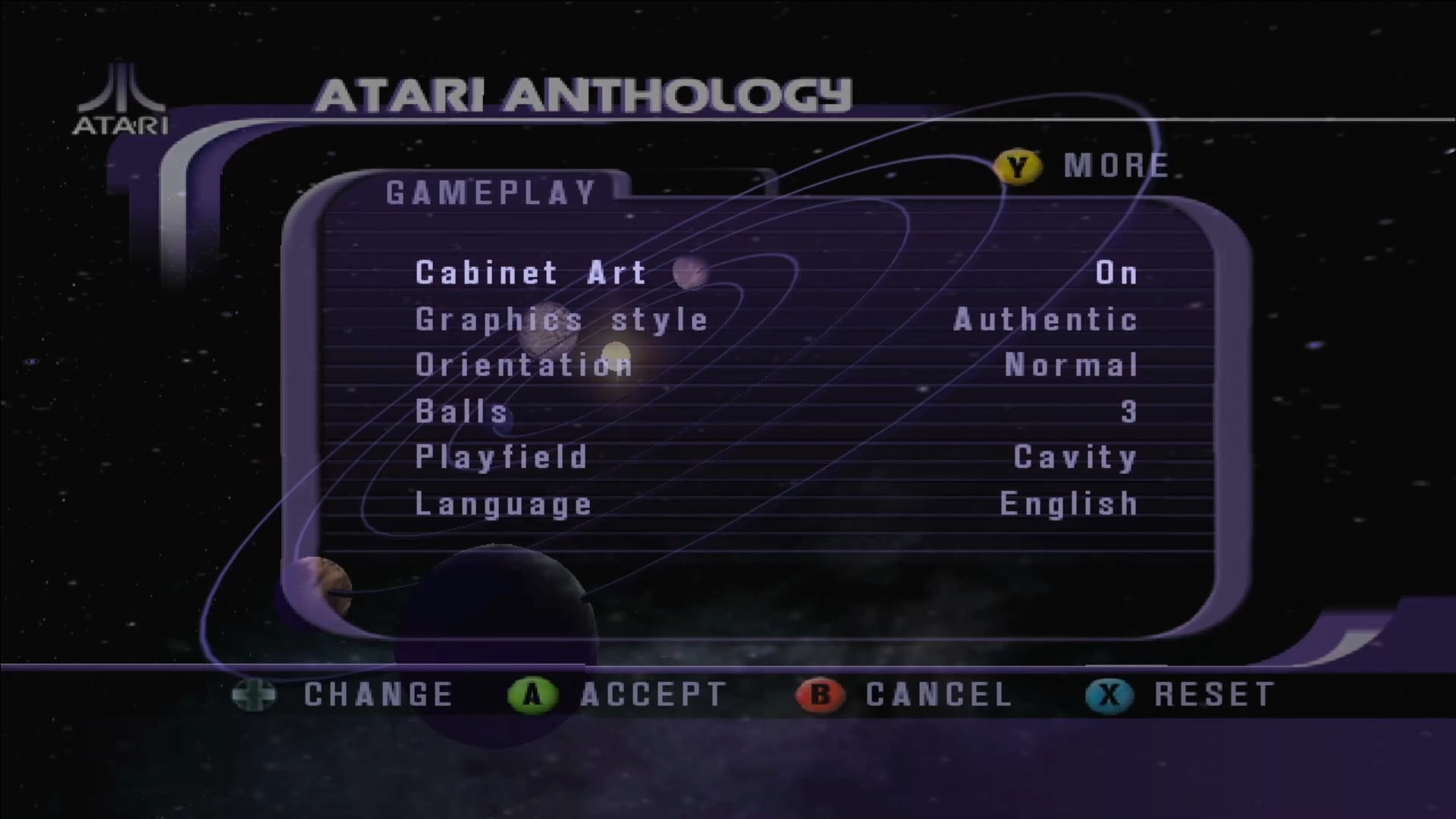Select the Playfield option
This screenshot has width=1456, height=819.
(501, 457)
